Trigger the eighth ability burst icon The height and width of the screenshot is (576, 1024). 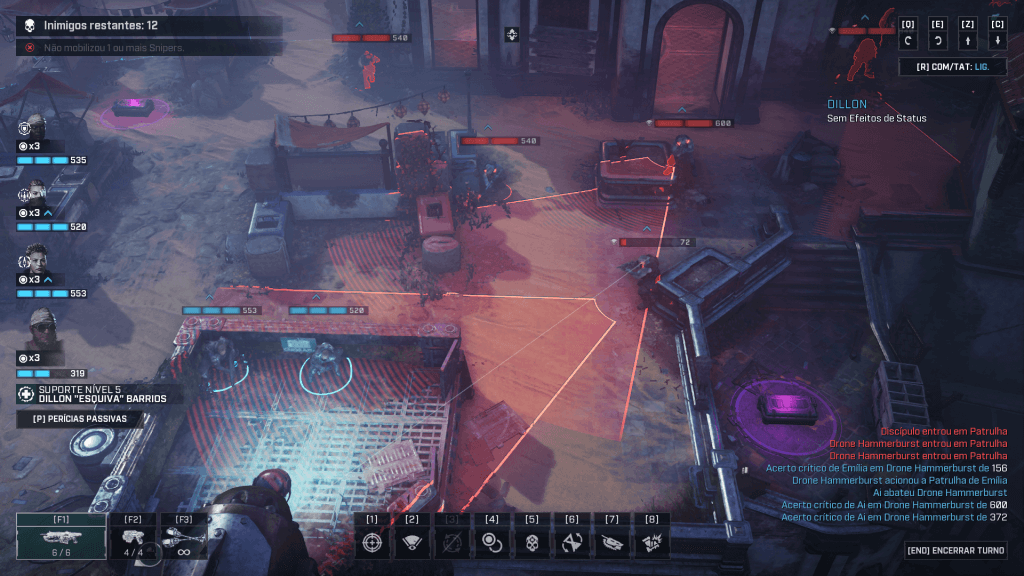coord(652,542)
